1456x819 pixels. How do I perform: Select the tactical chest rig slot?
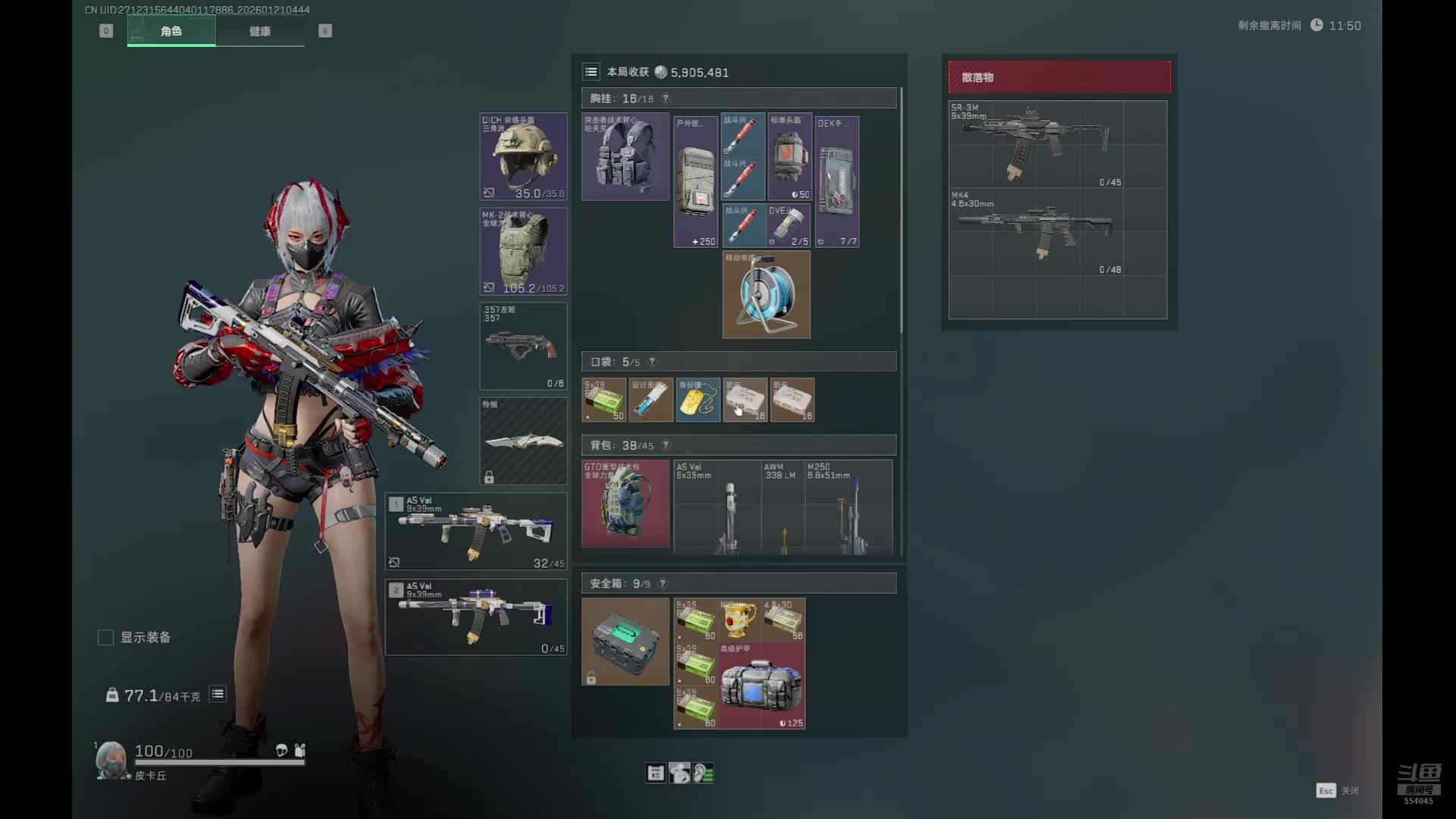625,157
